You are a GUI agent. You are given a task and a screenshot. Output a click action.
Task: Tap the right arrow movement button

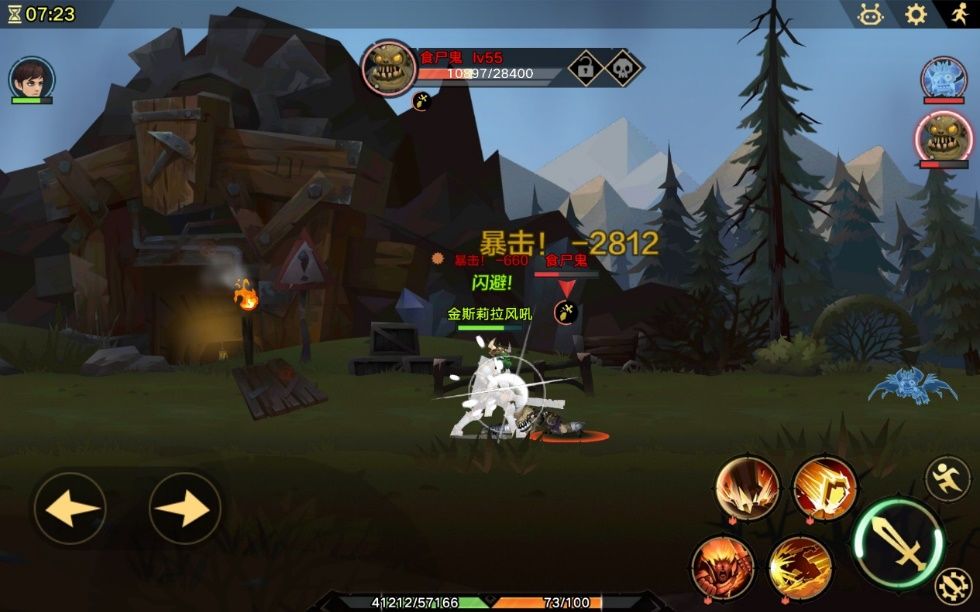click(185, 509)
